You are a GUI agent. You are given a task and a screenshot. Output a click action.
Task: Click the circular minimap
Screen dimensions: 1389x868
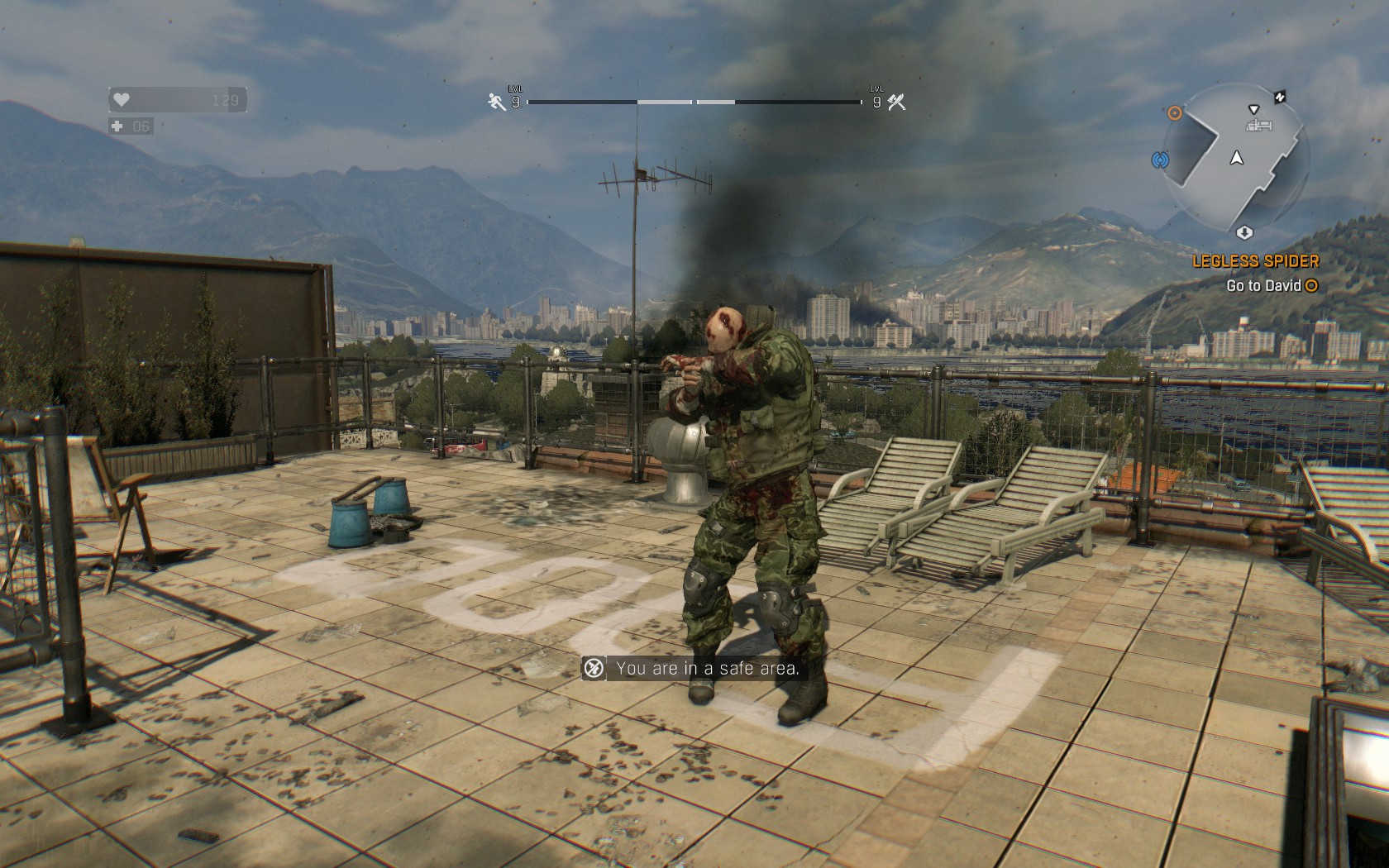[x=1237, y=158]
